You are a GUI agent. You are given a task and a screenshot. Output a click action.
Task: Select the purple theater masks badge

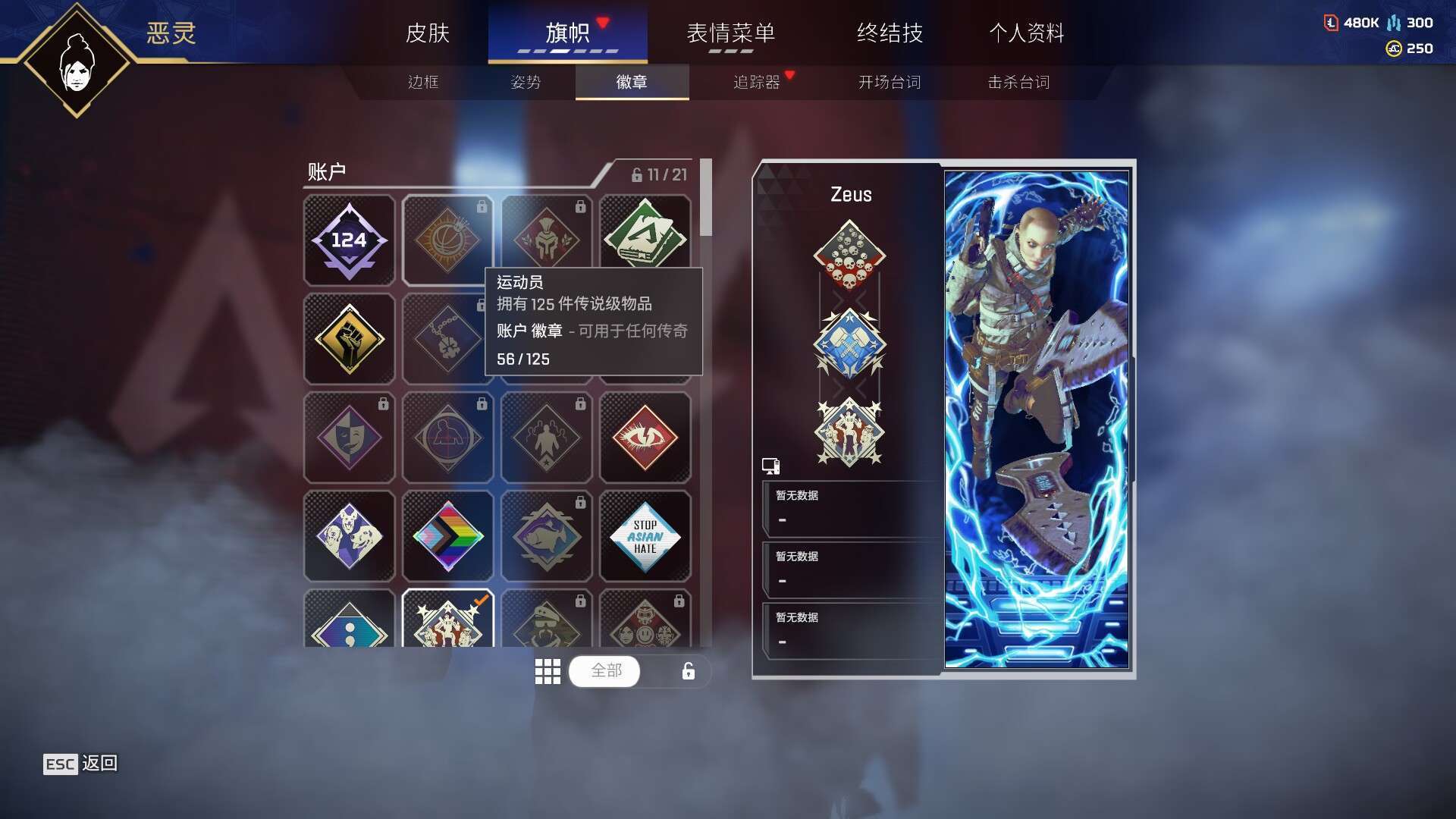pos(349,438)
